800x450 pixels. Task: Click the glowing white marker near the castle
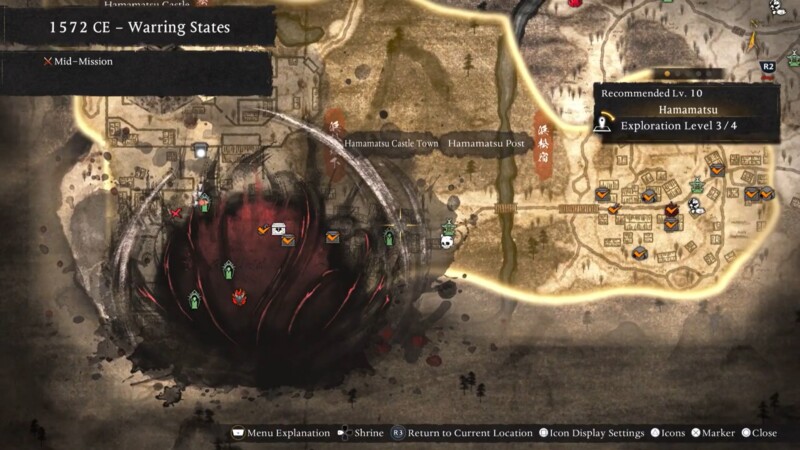tap(201, 150)
